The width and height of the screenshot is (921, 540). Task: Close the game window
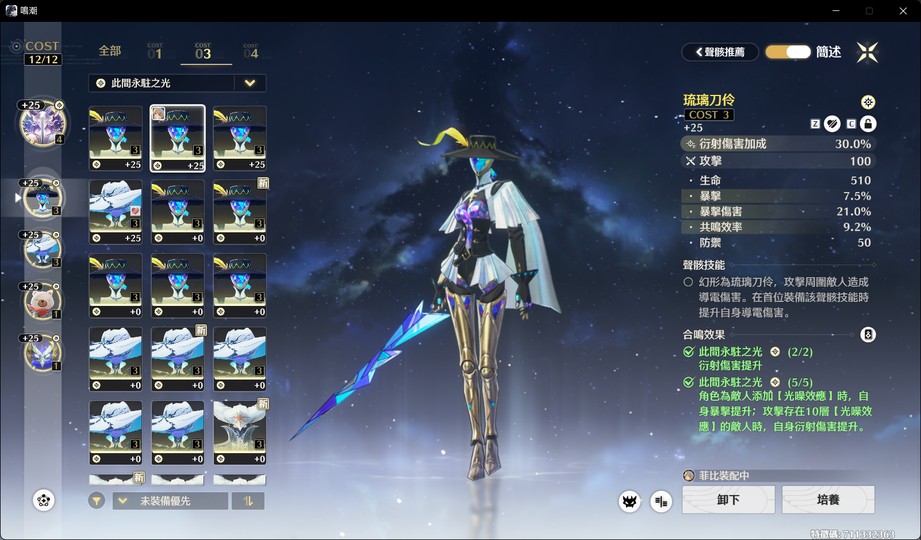pyautogui.click(x=902, y=10)
